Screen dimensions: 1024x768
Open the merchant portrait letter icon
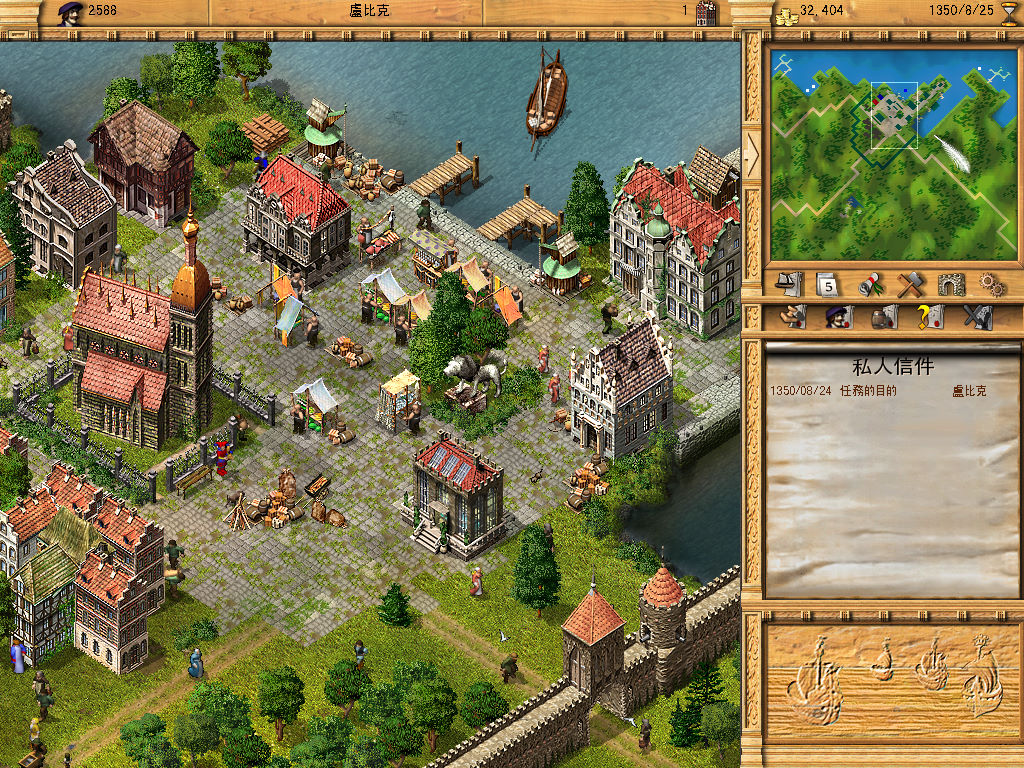(837, 318)
